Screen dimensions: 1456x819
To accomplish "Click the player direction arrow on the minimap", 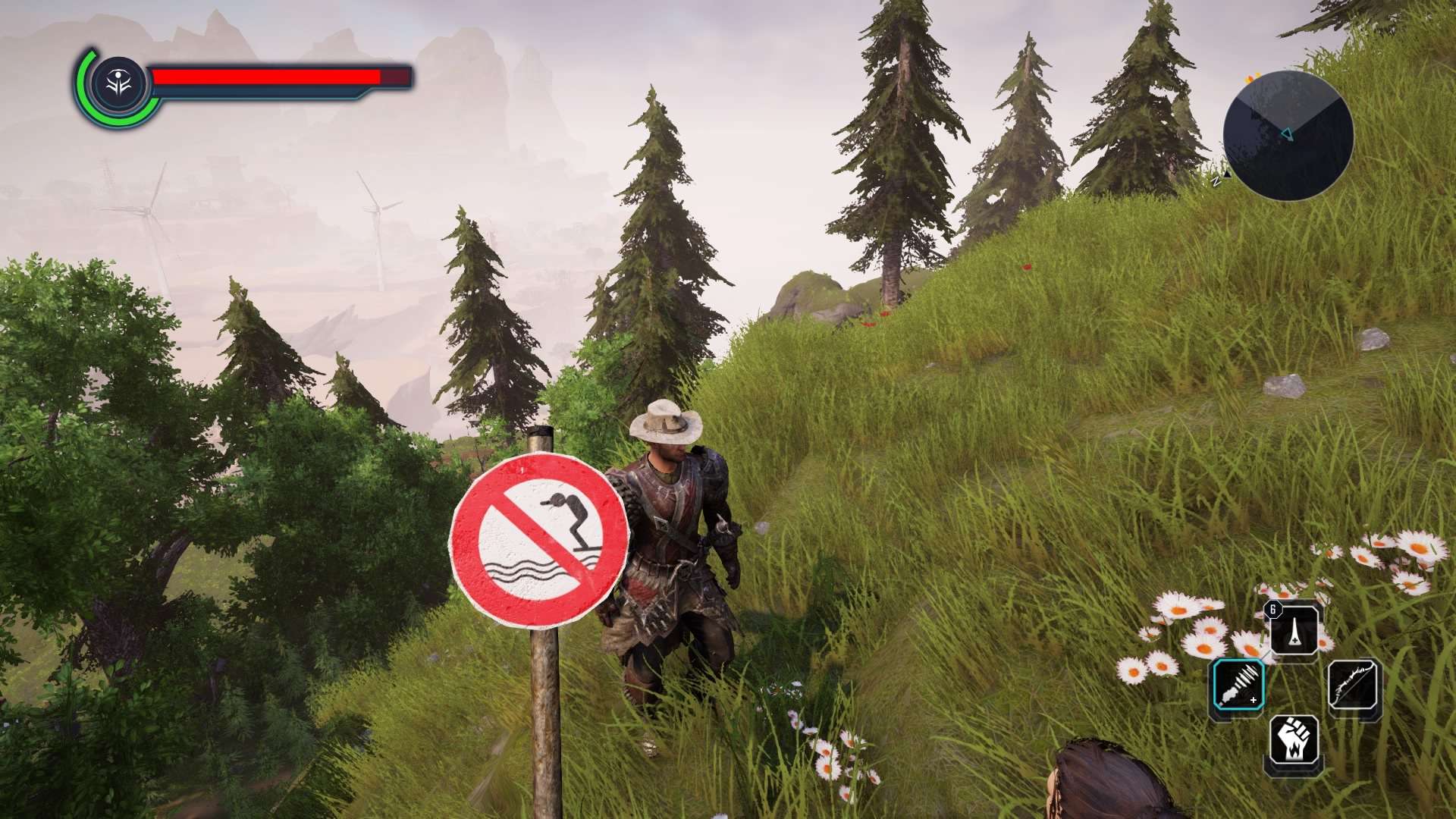I will (1288, 133).
